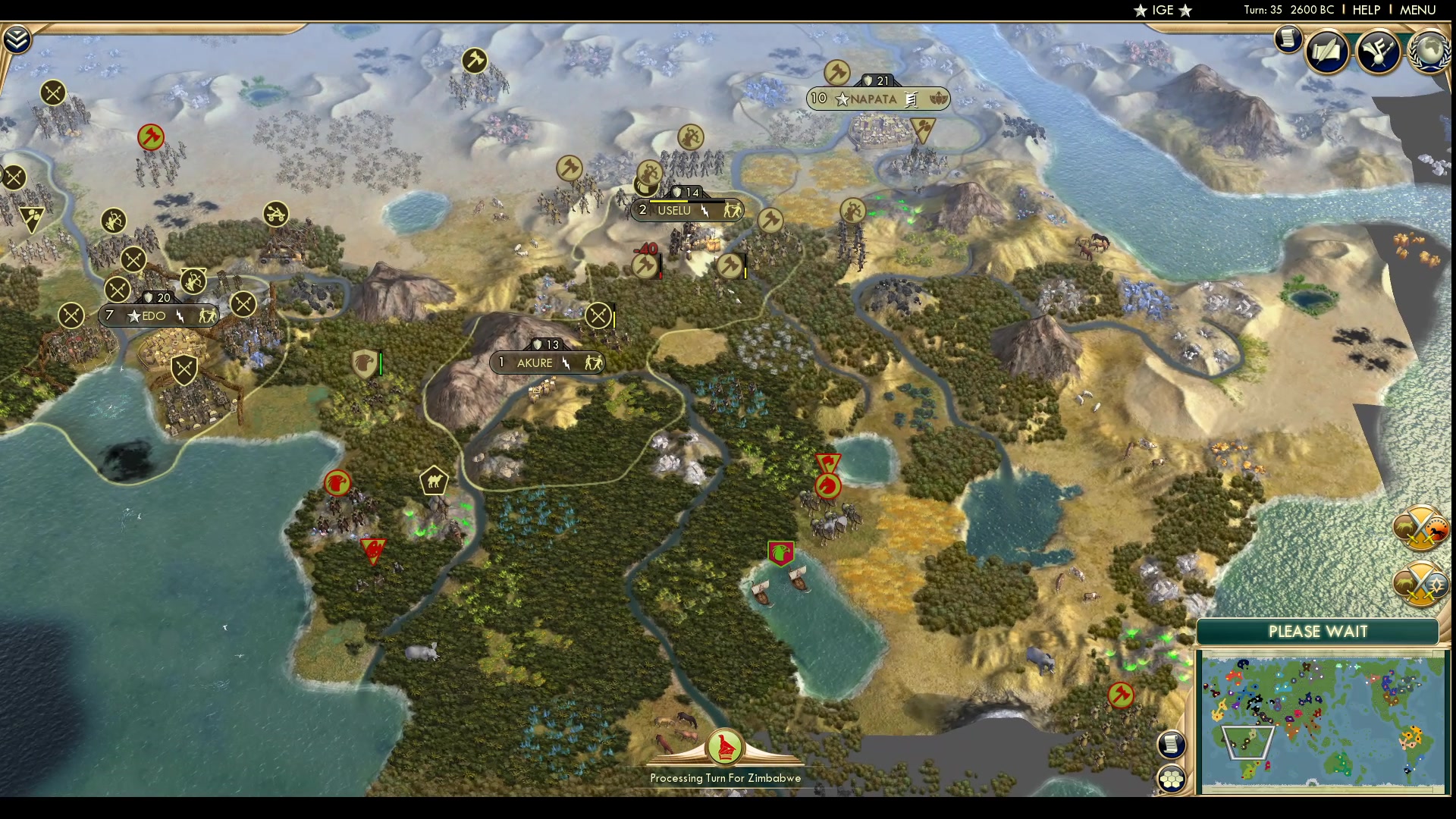This screenshot has height=819, width=1456.
Task: Click the red barbarian hammer icon near the coast
Action: click(x=1121, y=694)
